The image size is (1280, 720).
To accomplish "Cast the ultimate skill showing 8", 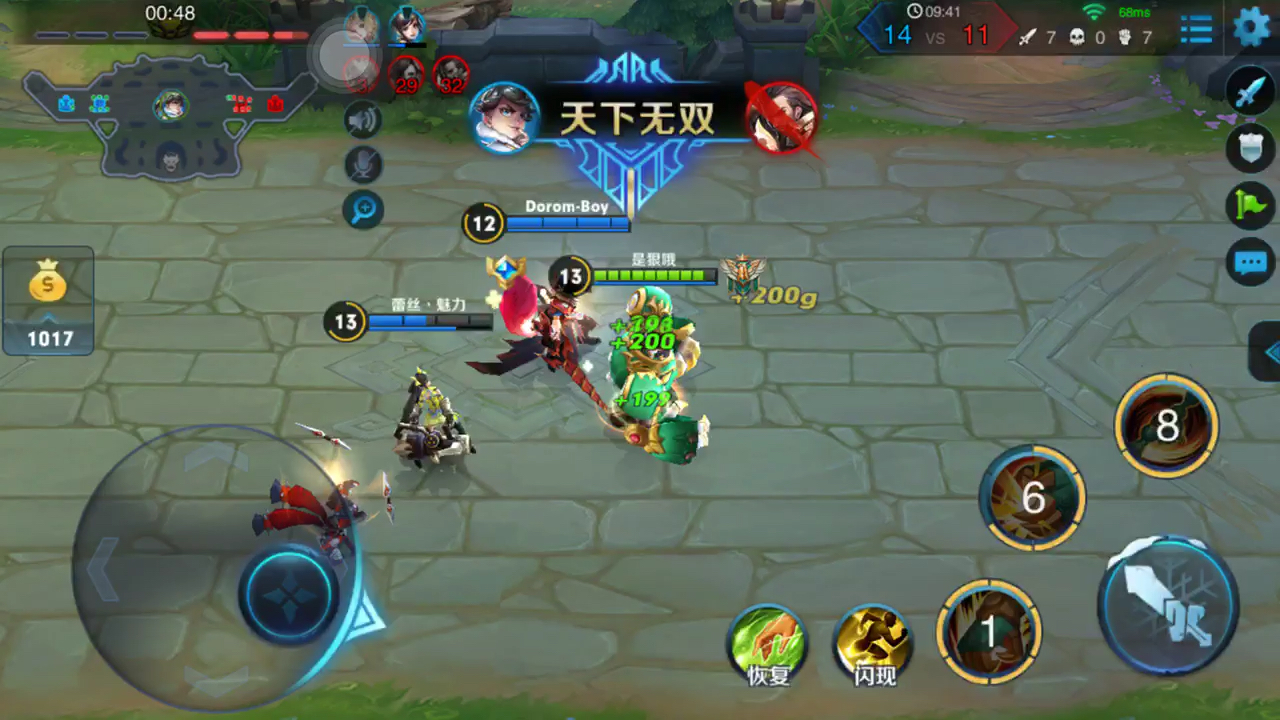I will click(x=1166, y=427).
